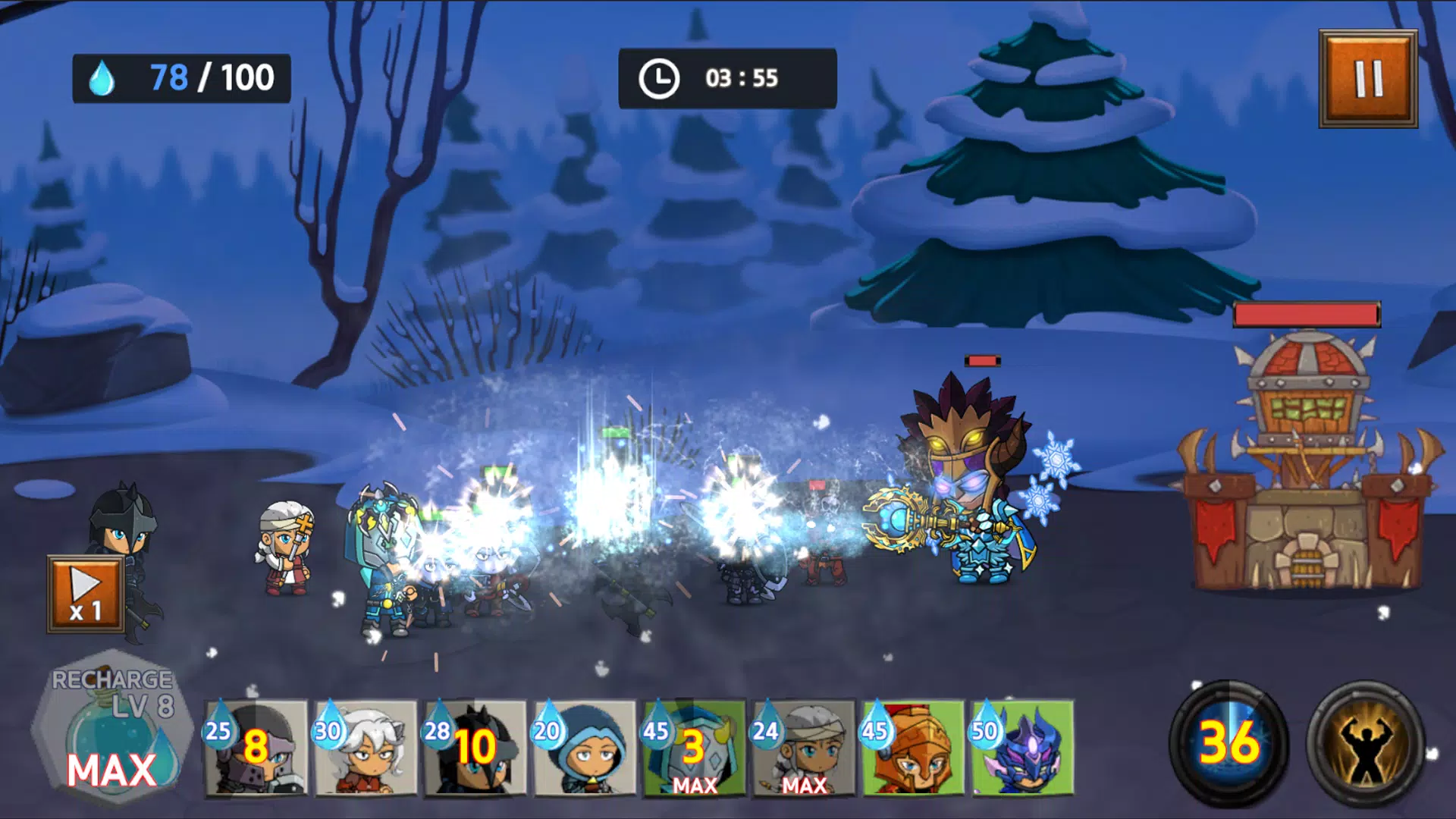Pause the game with the orange button
The height and width of the screenshot is (819, 1456).
pyautogui.click(x=1368, y=79)
